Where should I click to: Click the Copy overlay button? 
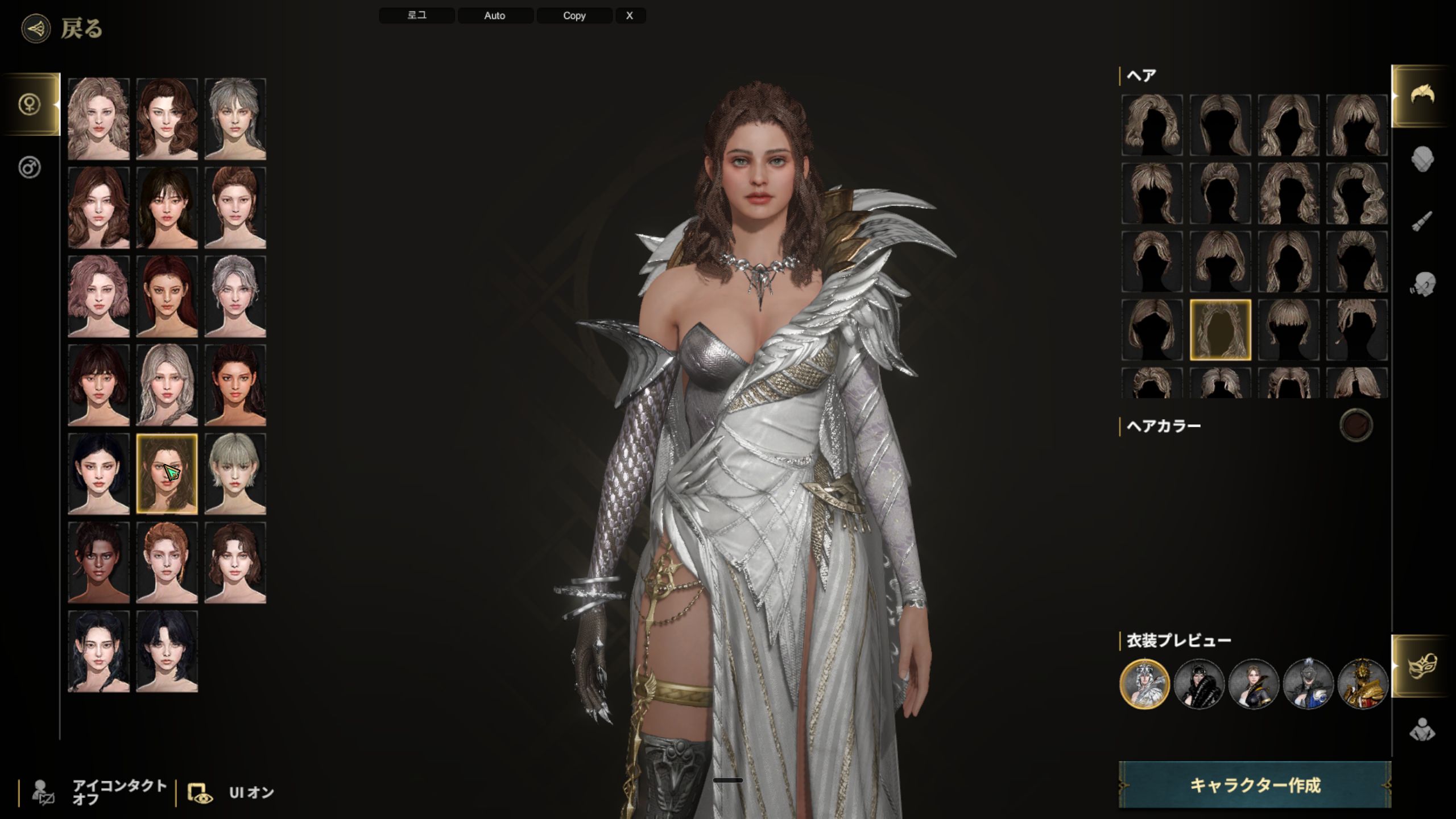574,15
